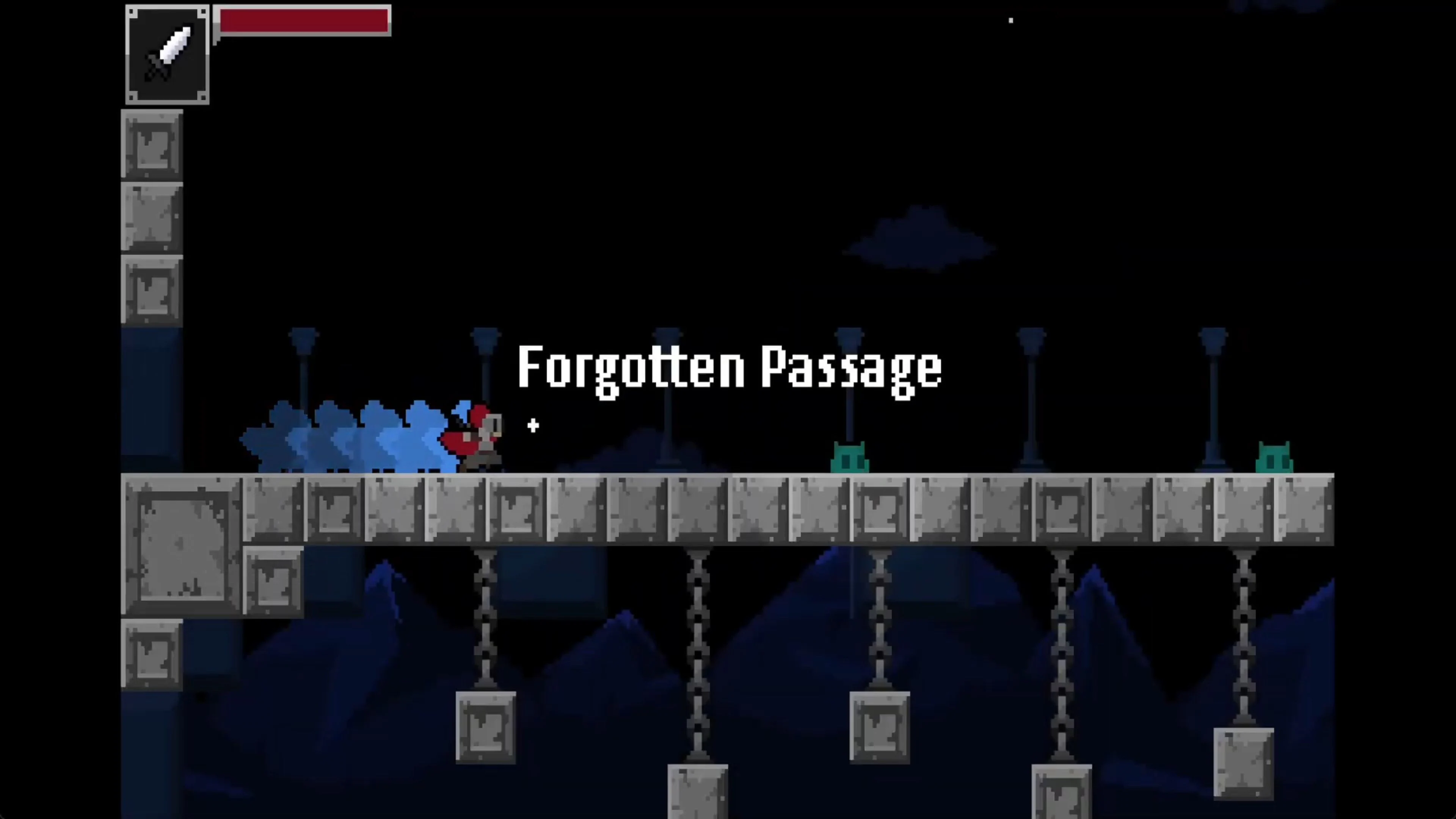Click the topmost block of the left pillar

point(152,144)
